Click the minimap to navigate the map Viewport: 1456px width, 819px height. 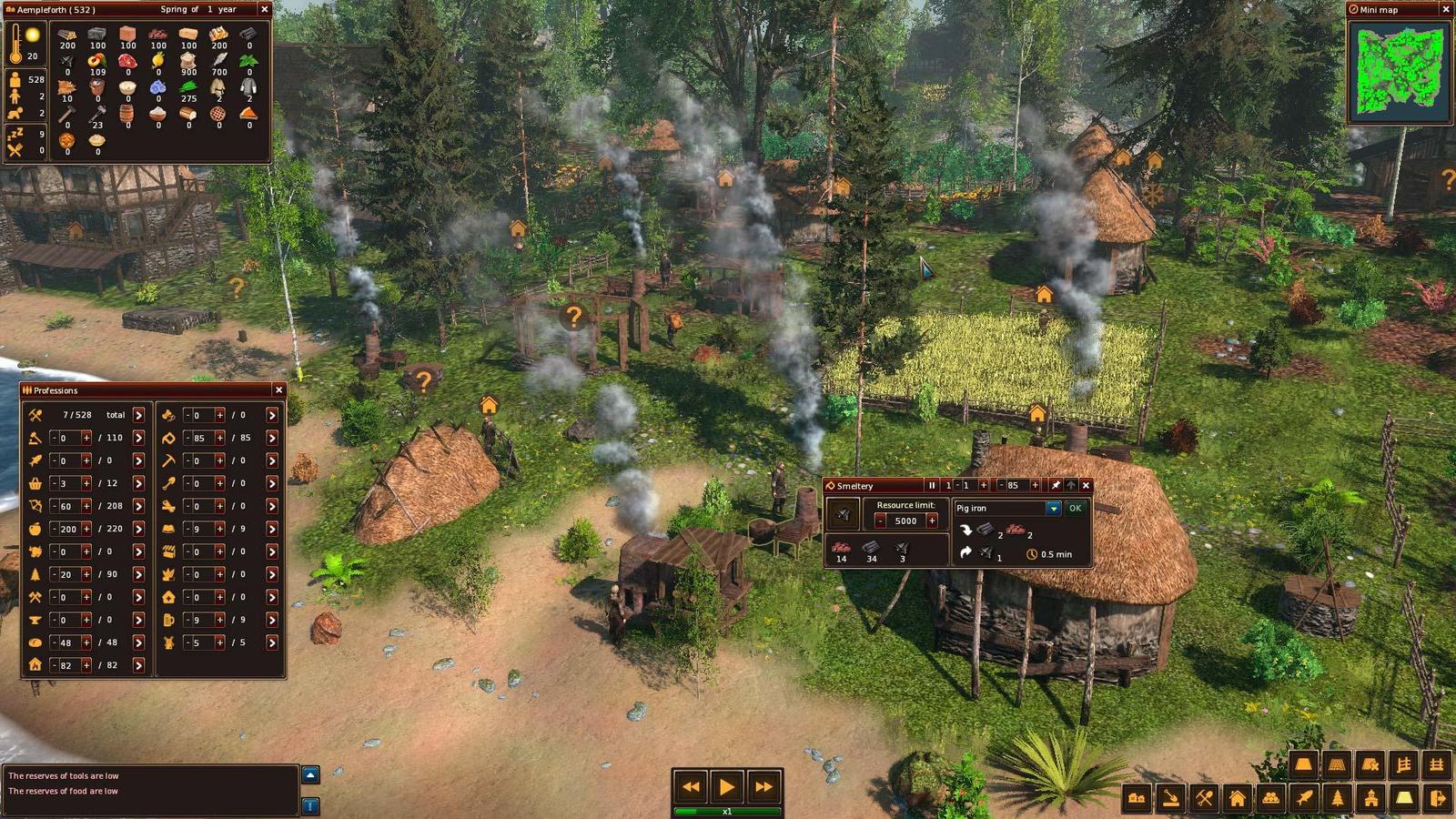(x=1401, y=66)
